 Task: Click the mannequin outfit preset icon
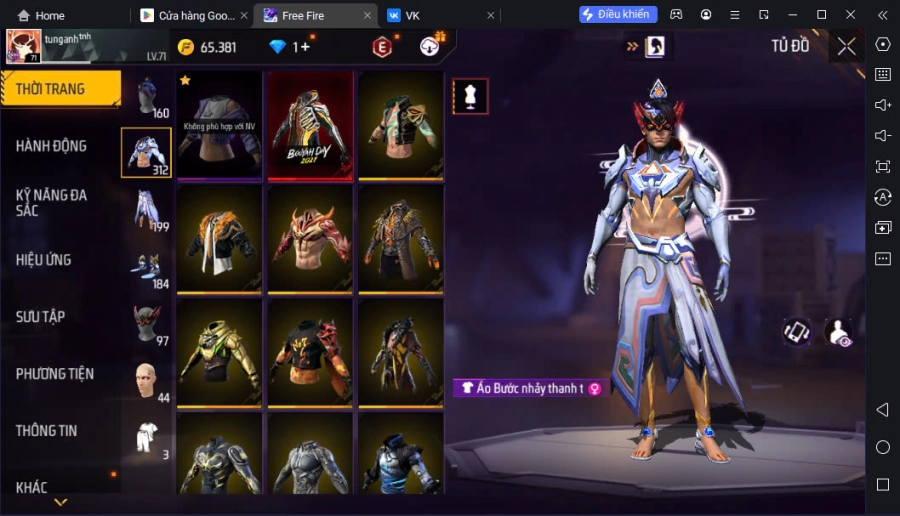click(470, 96)
